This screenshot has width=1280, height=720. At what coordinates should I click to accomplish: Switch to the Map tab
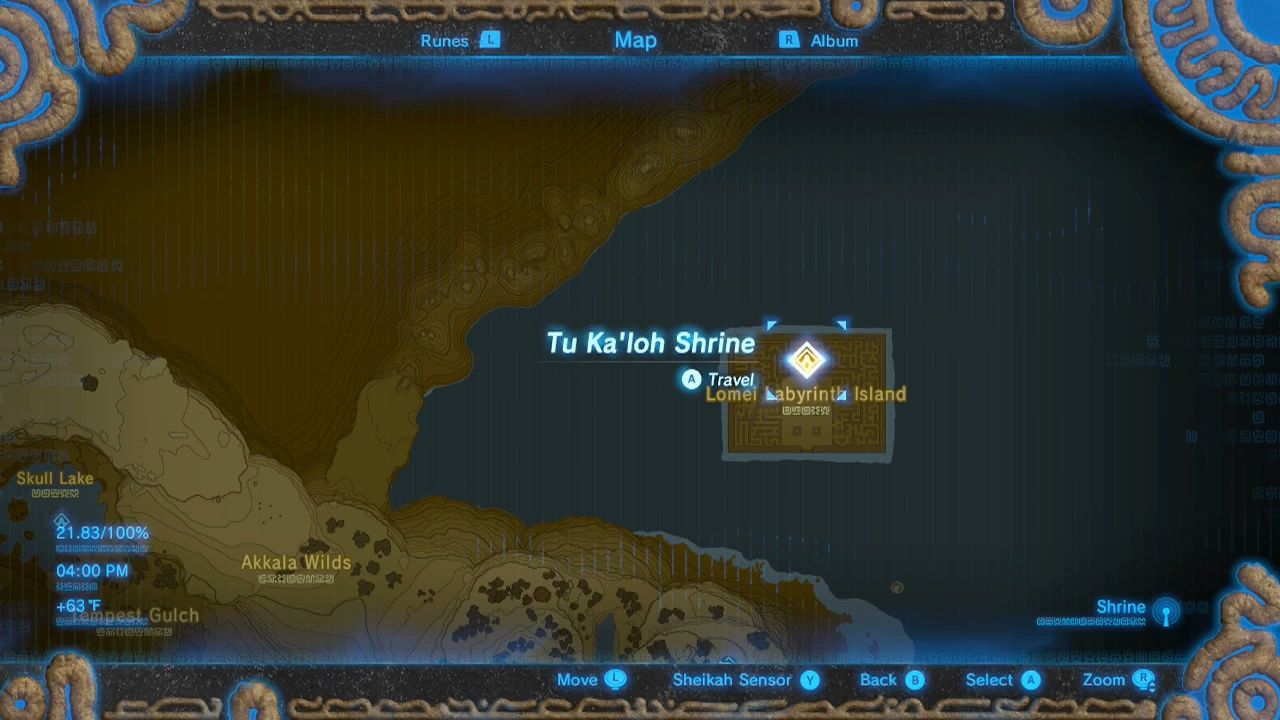[x=636, y=41]
